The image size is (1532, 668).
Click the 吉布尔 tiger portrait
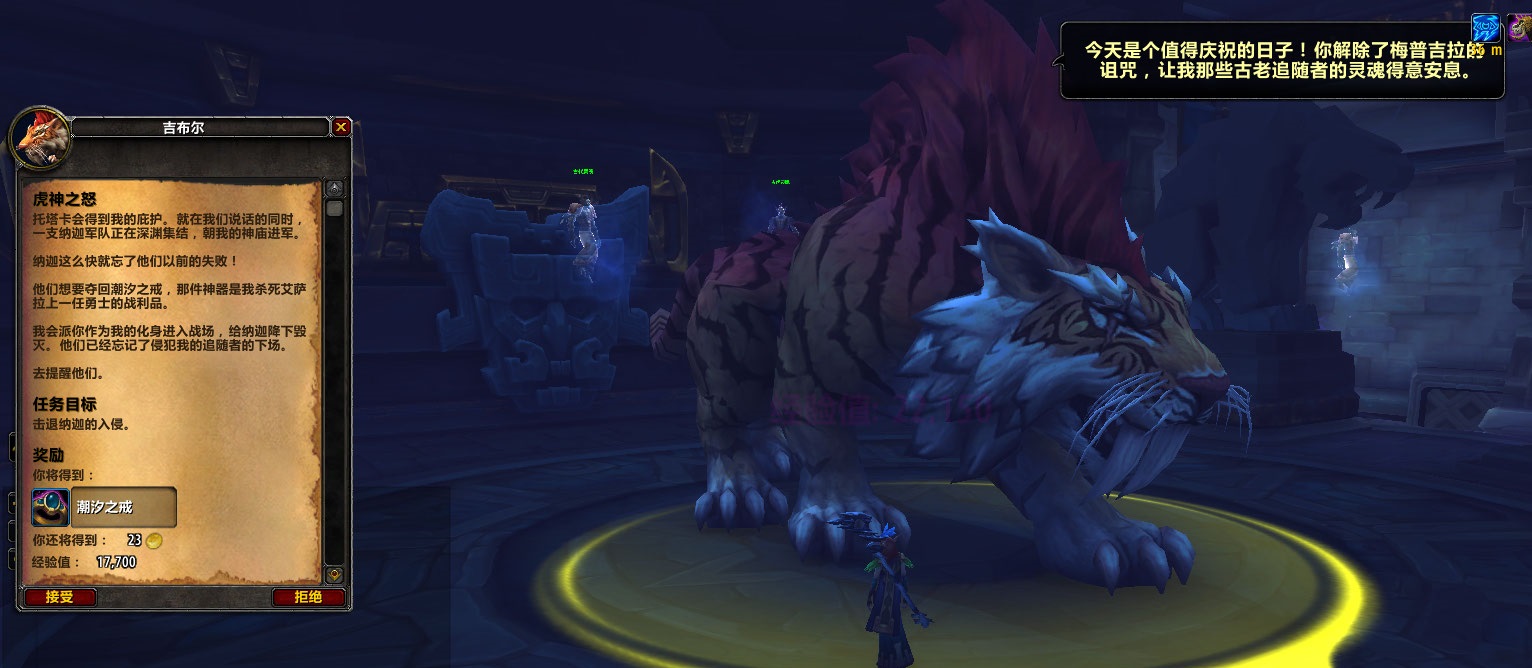pos(40,137)
